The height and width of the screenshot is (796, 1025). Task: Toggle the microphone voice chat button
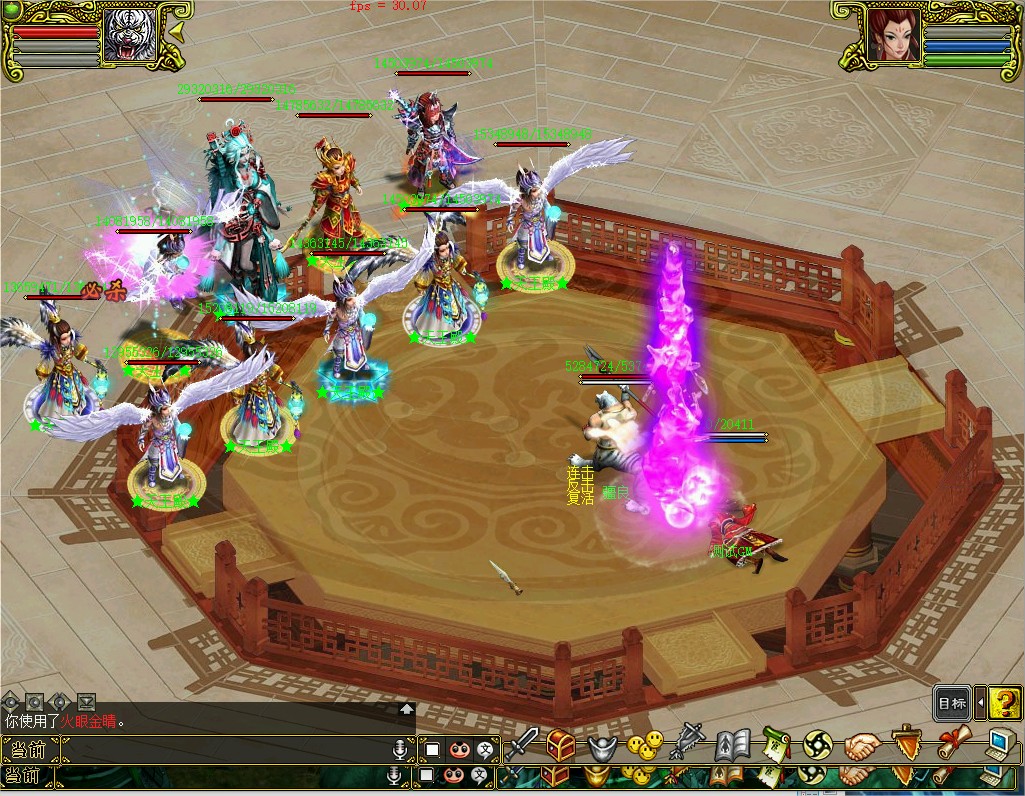point(400,749)
